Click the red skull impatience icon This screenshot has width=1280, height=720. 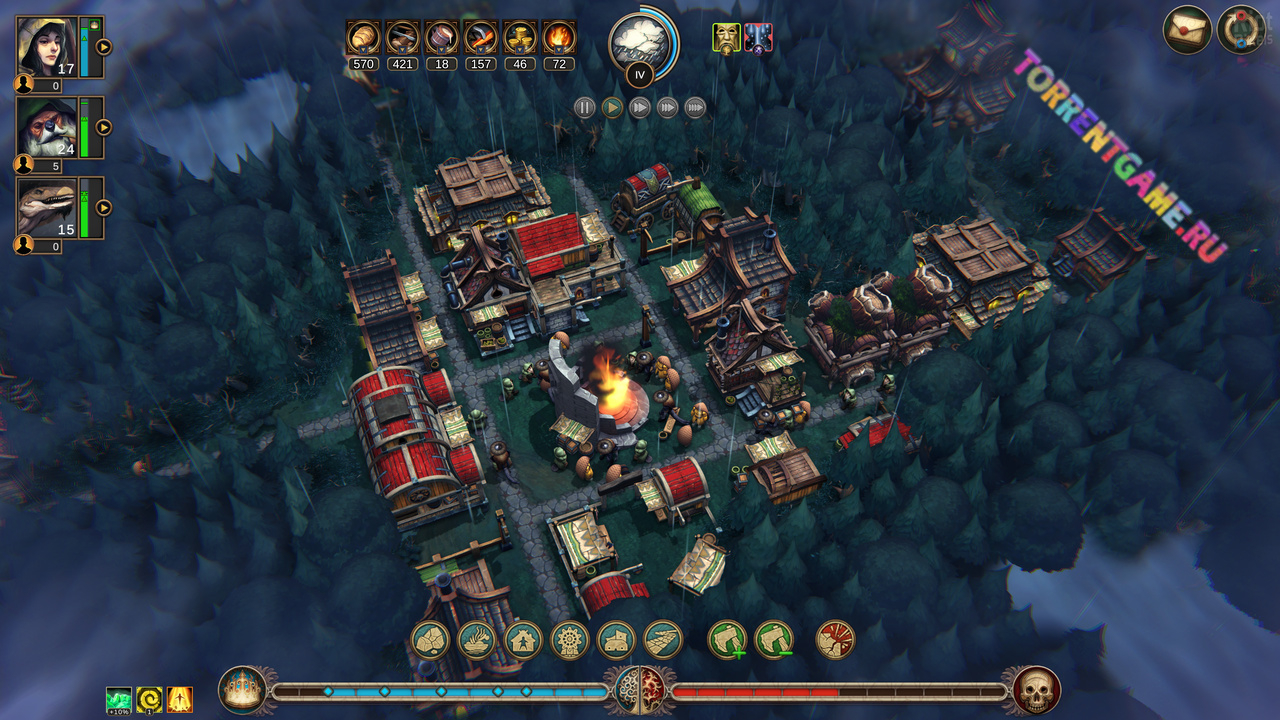pyautogui.click(x=1036, y=690)
